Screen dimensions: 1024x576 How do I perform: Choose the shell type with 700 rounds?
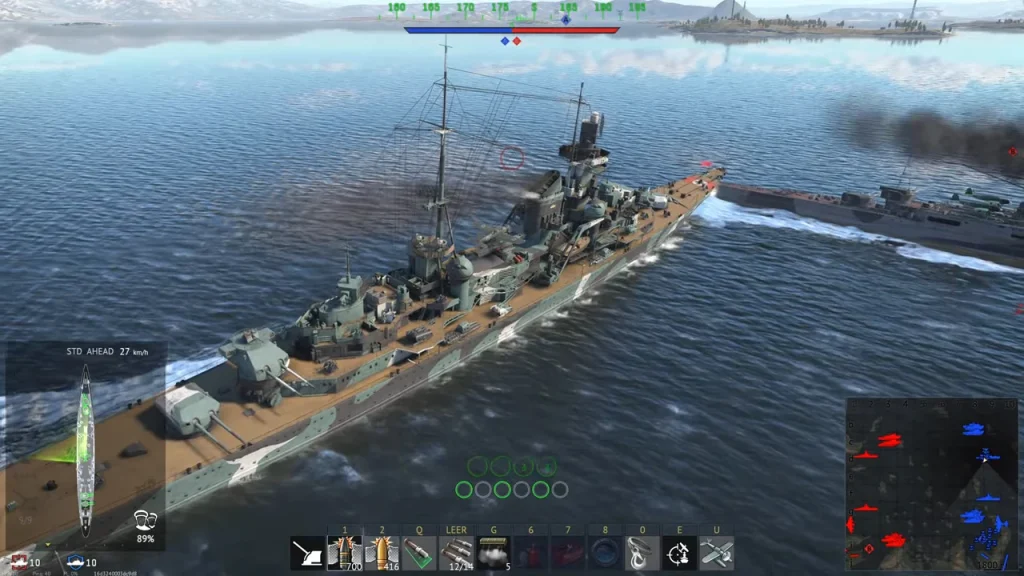tap(345, 553)
